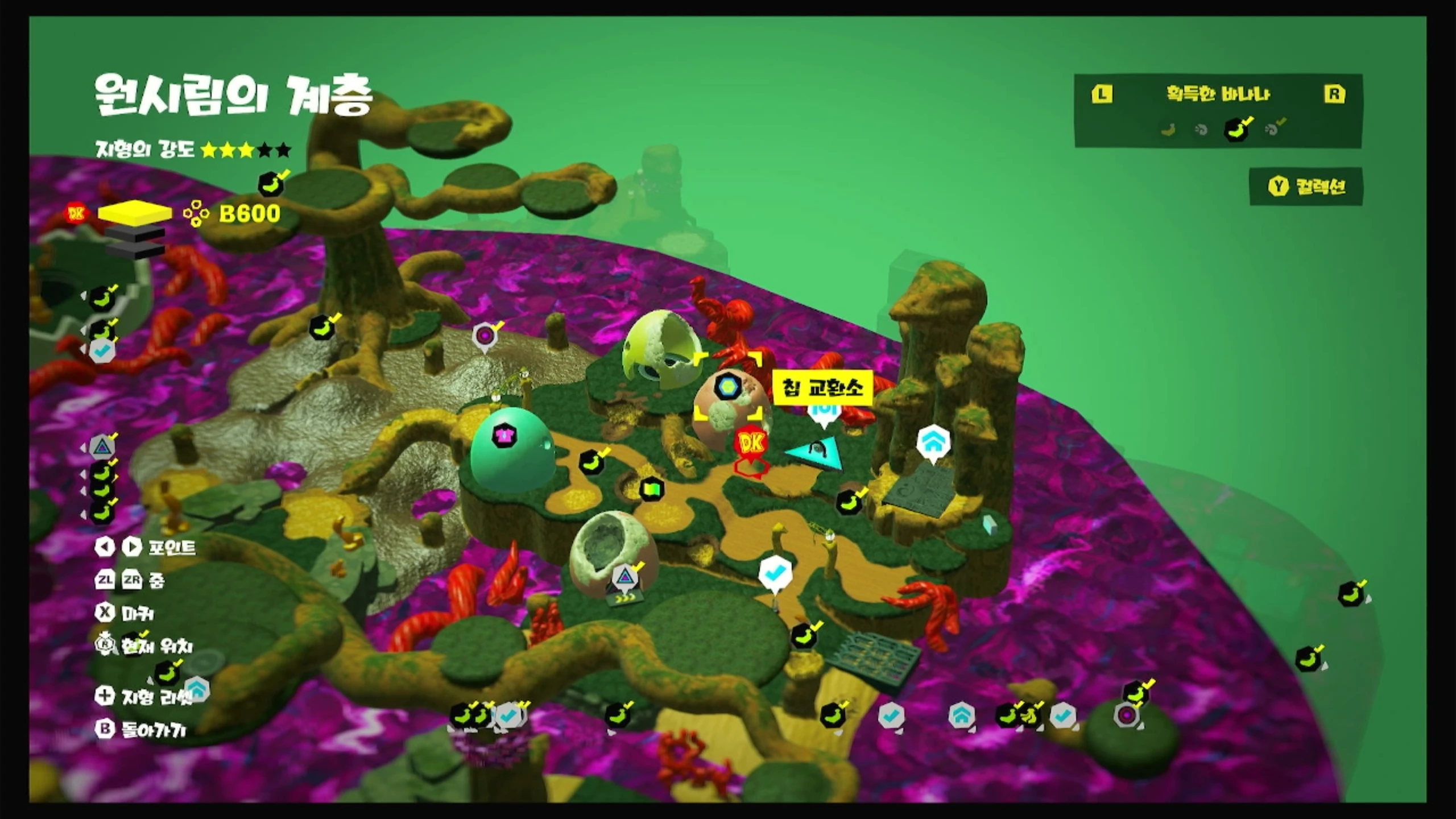Select the large white blue-checkmark checkpoint marker
The height and width of the screenshot is (819, 1456).
tap(775, 573)
